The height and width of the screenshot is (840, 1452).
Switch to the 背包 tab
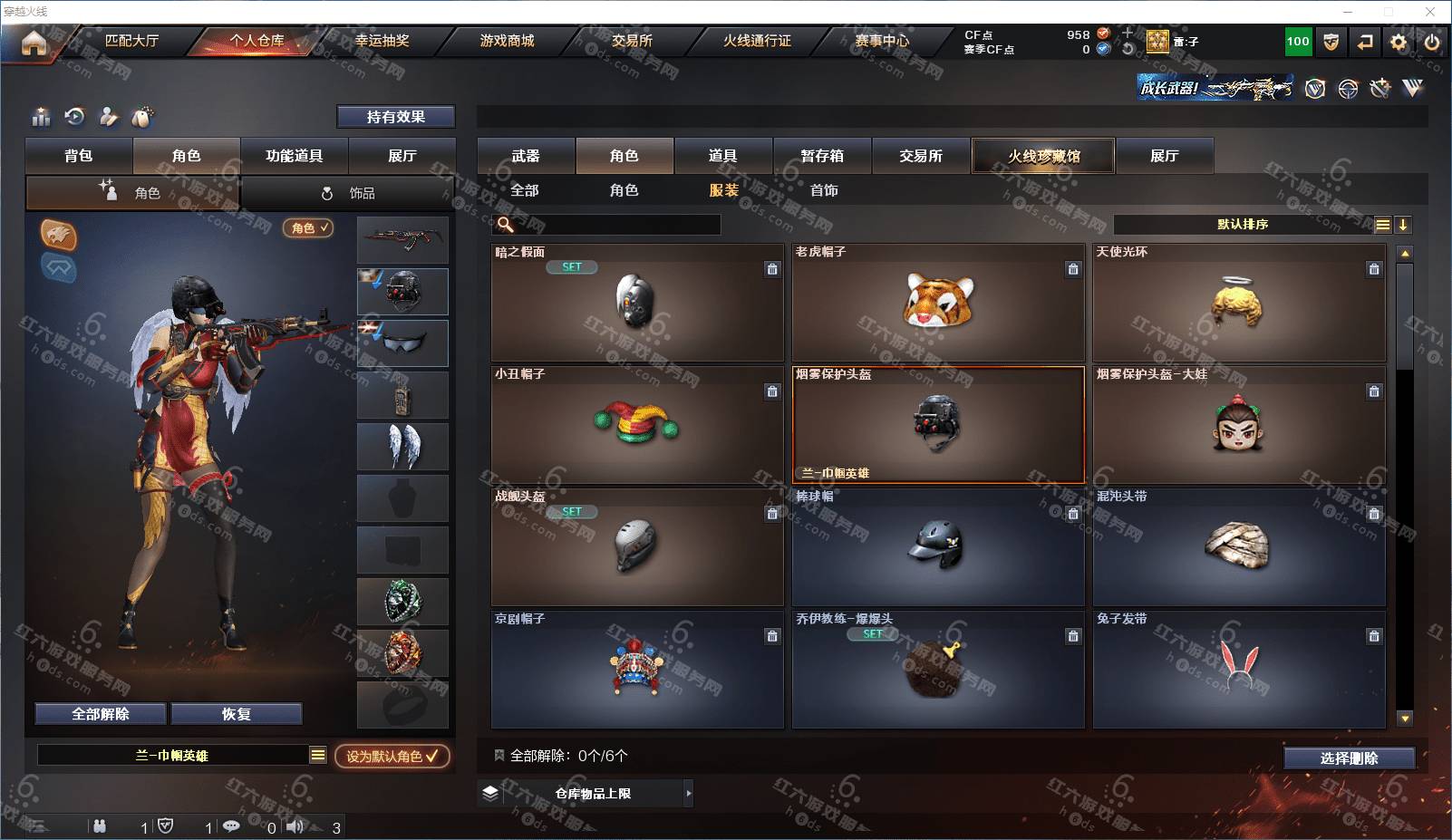79,156
